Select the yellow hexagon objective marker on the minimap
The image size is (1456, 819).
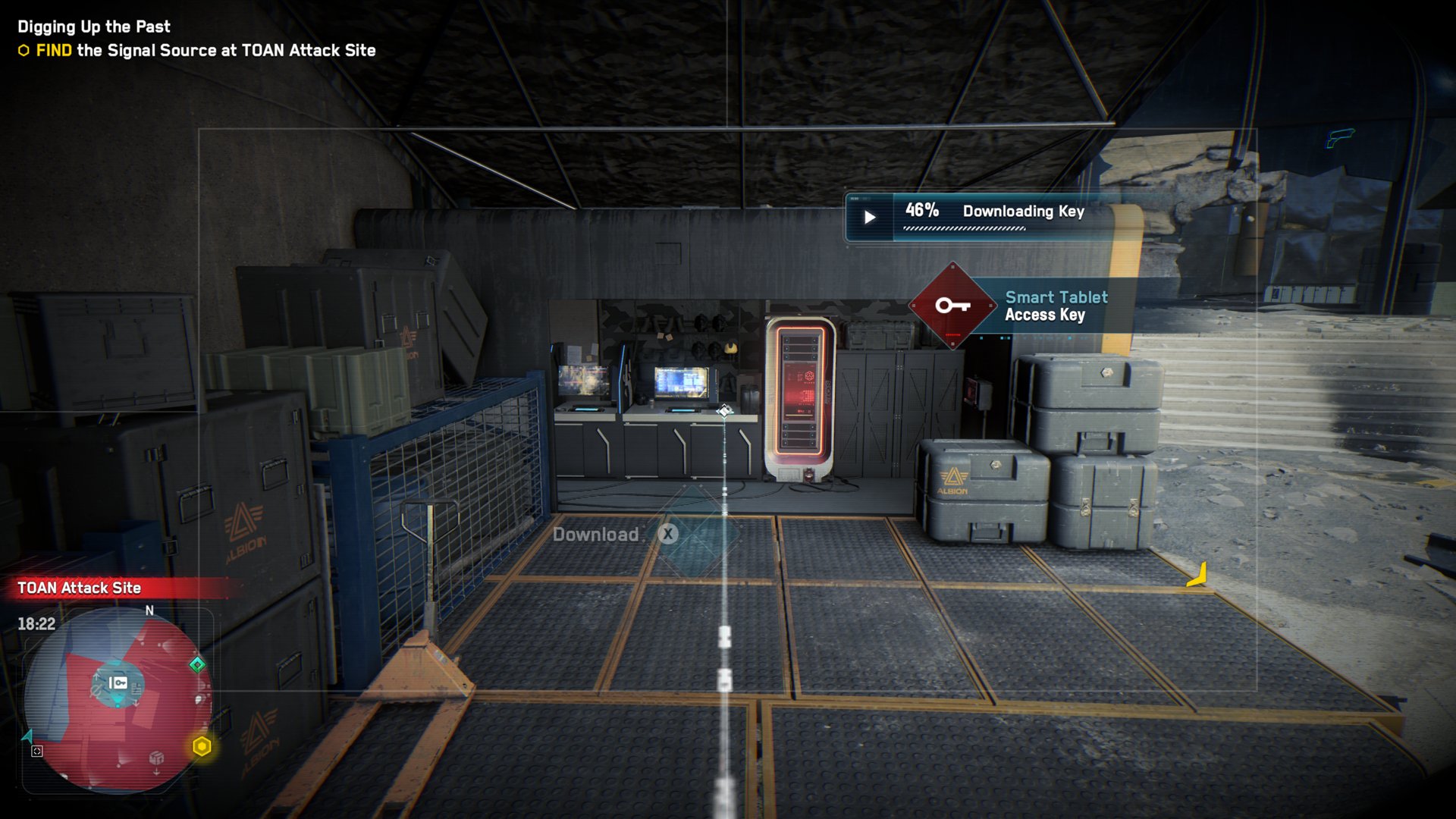[x=202, y=746]
